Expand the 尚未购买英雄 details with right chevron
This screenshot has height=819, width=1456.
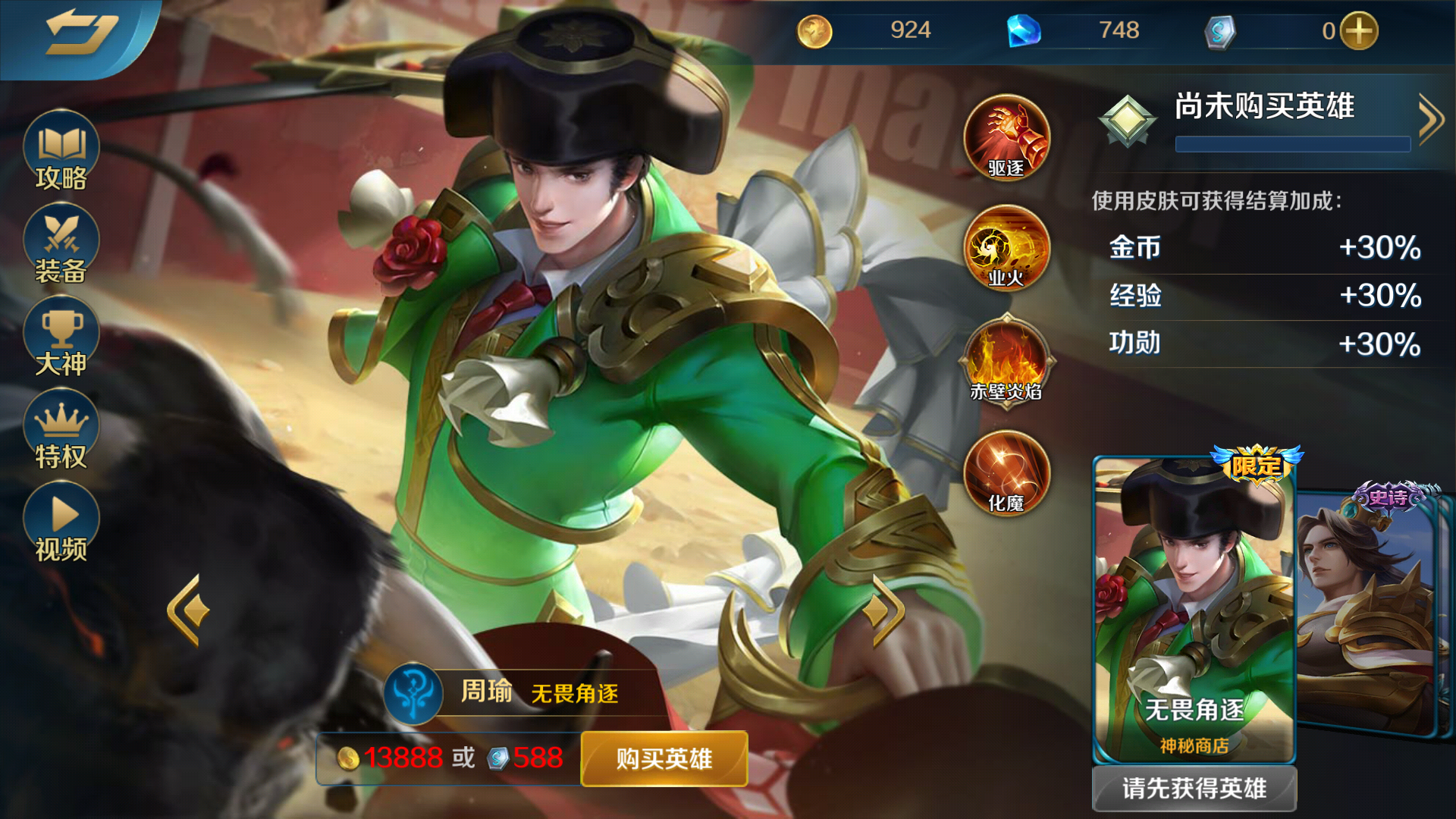pos(1432,118)
